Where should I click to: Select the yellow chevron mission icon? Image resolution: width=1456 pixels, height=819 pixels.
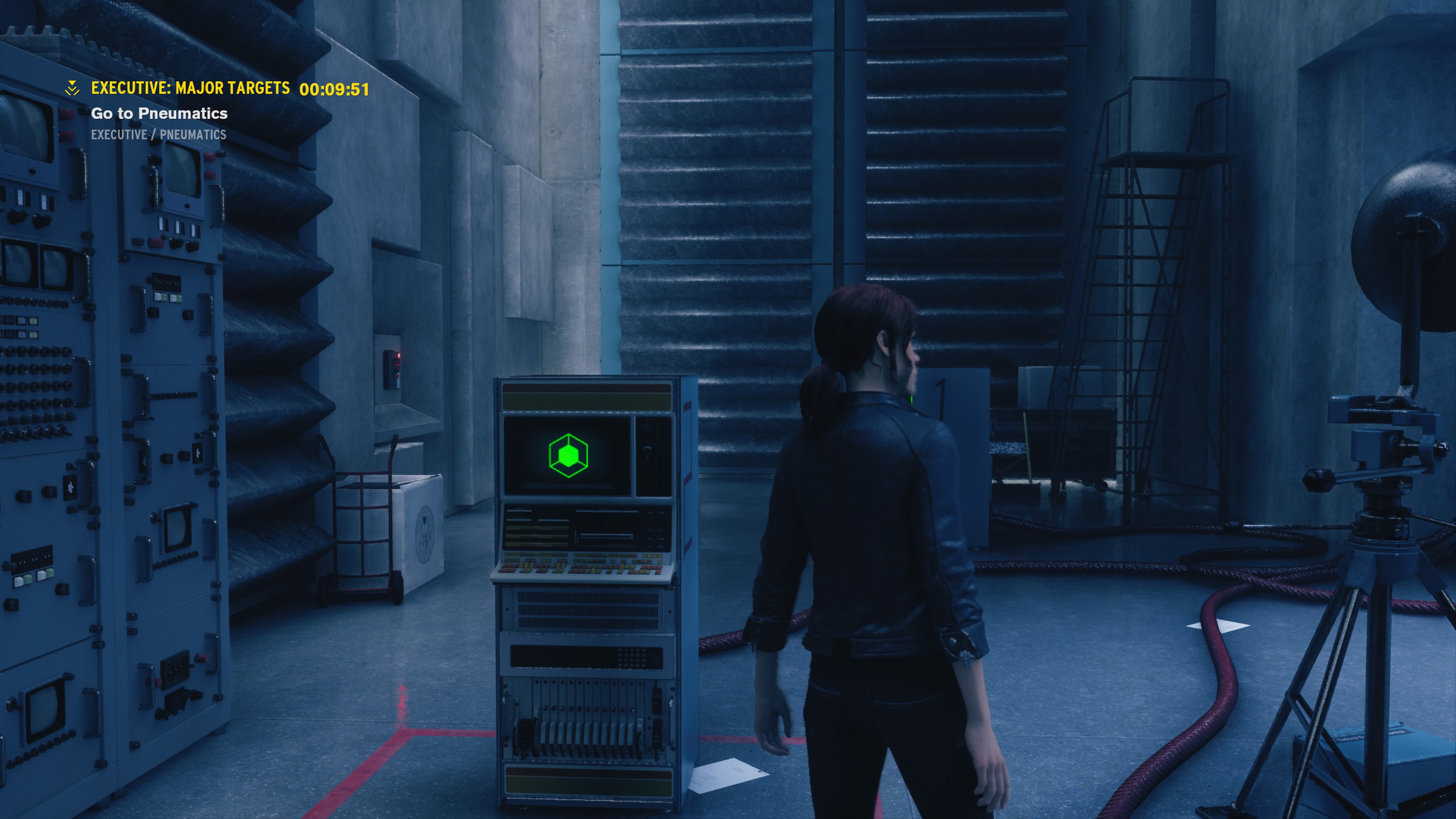(72, 88)
